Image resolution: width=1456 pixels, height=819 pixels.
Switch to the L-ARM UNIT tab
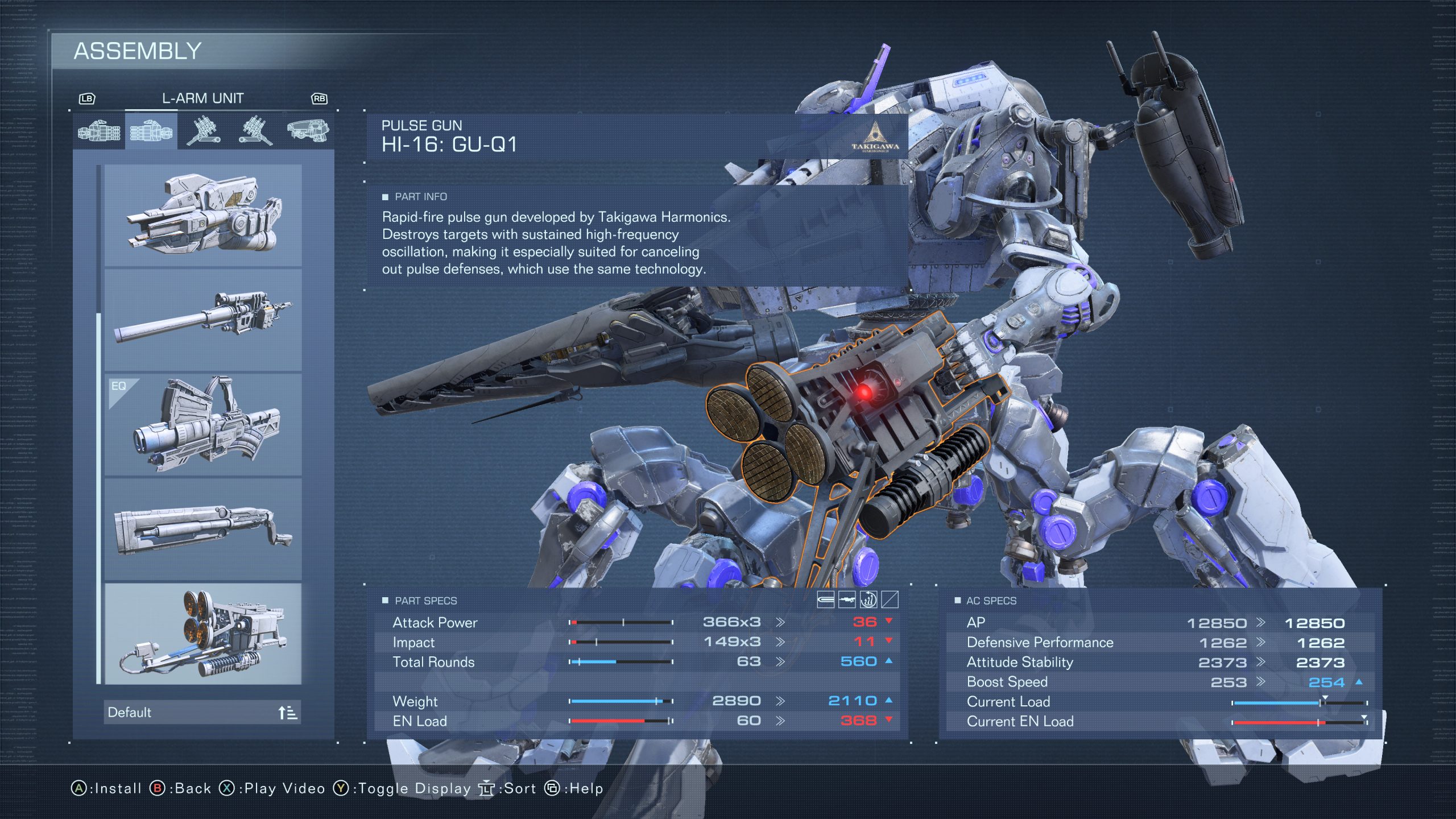[203, 98]
